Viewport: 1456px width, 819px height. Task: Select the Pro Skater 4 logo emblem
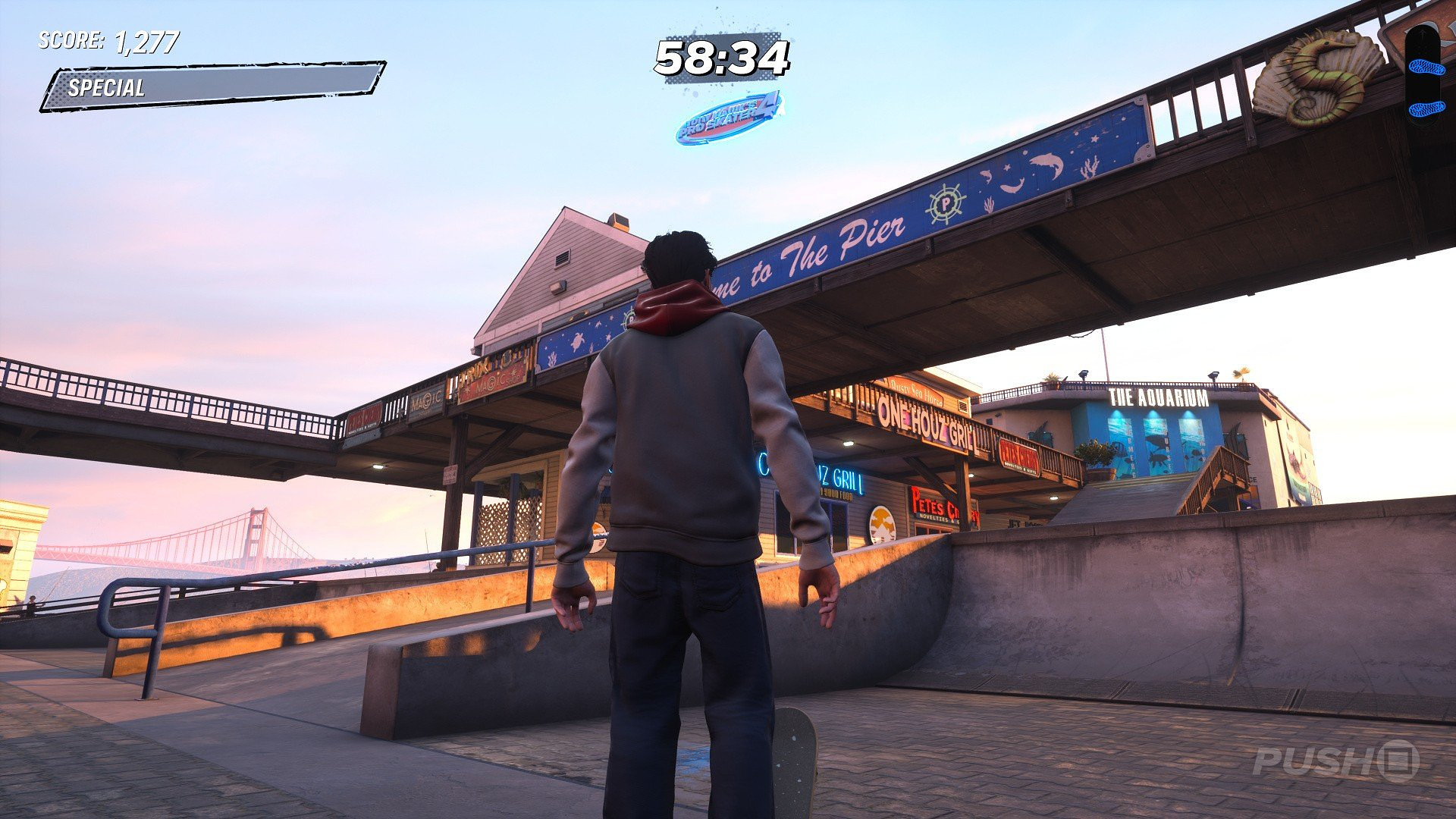(728, 118)
